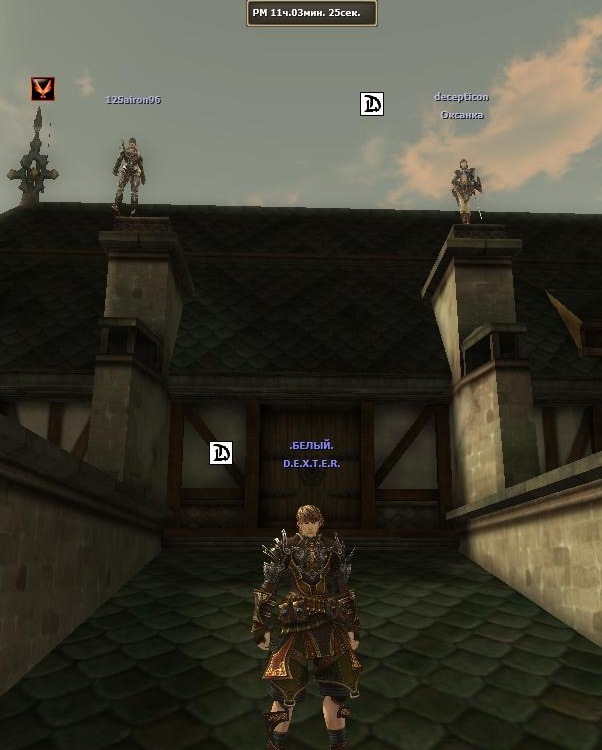Target the decepticon player nameplate

[461, 97]
